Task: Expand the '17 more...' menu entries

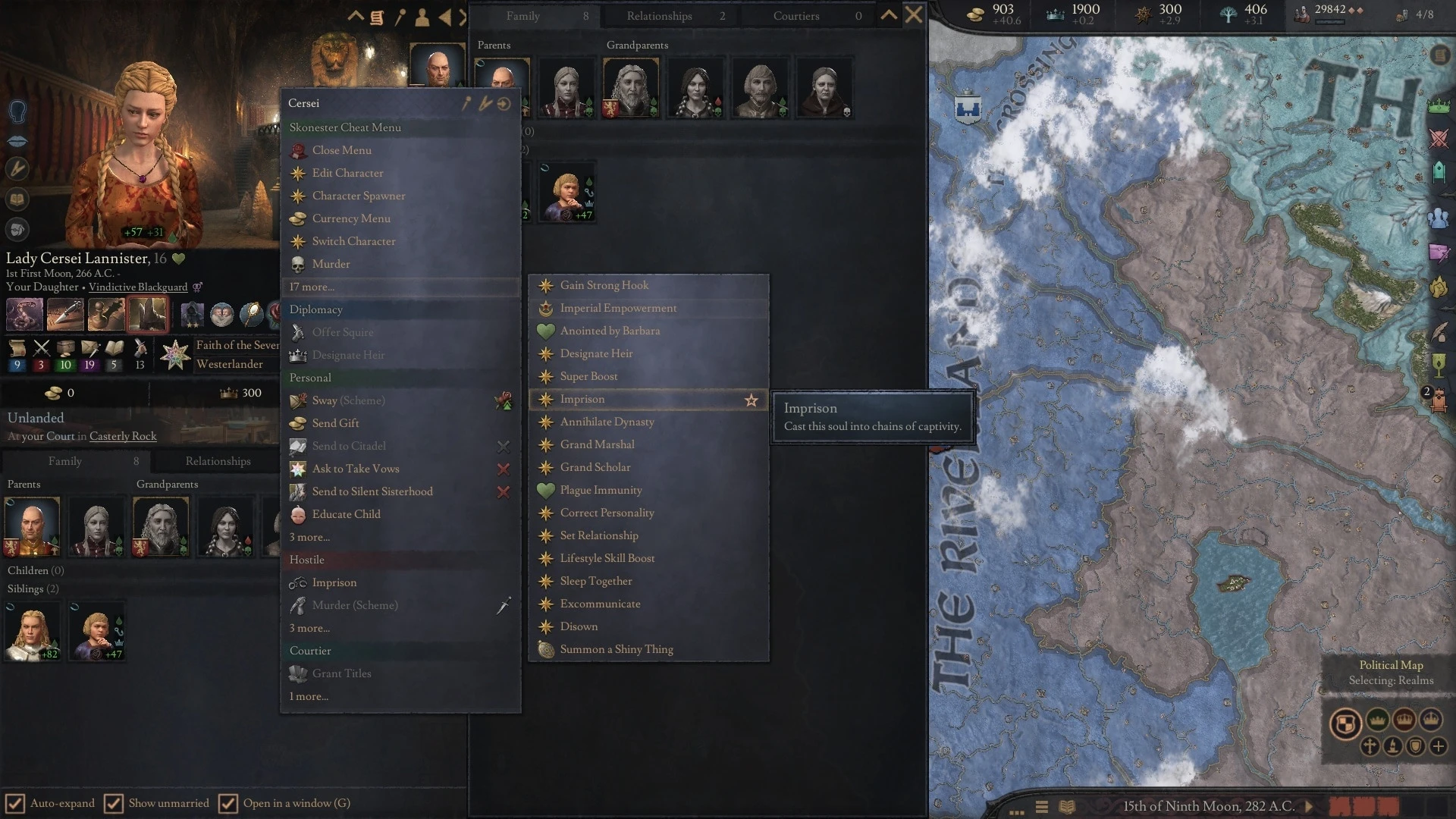Action: coord(313,287)
